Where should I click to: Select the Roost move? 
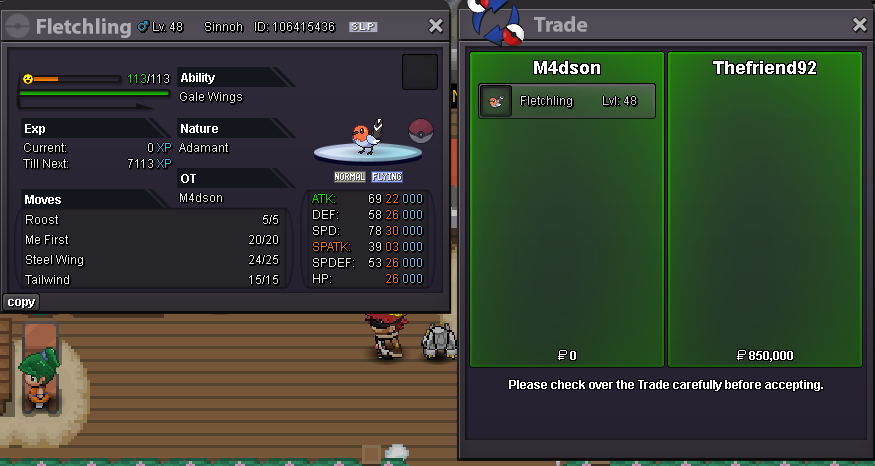(x=42, y=220)
